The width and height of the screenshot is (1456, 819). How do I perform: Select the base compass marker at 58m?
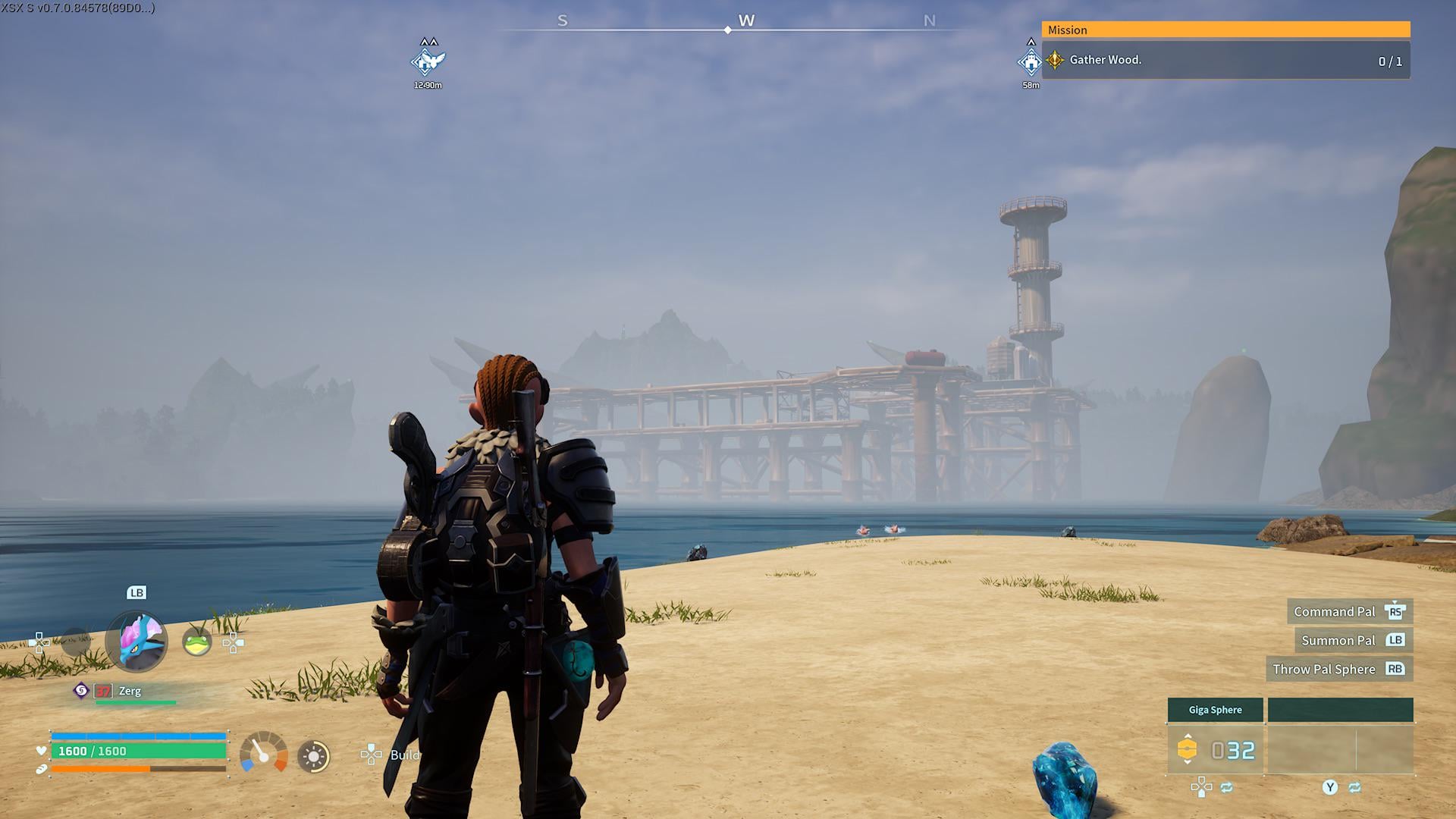point(1030,61)
